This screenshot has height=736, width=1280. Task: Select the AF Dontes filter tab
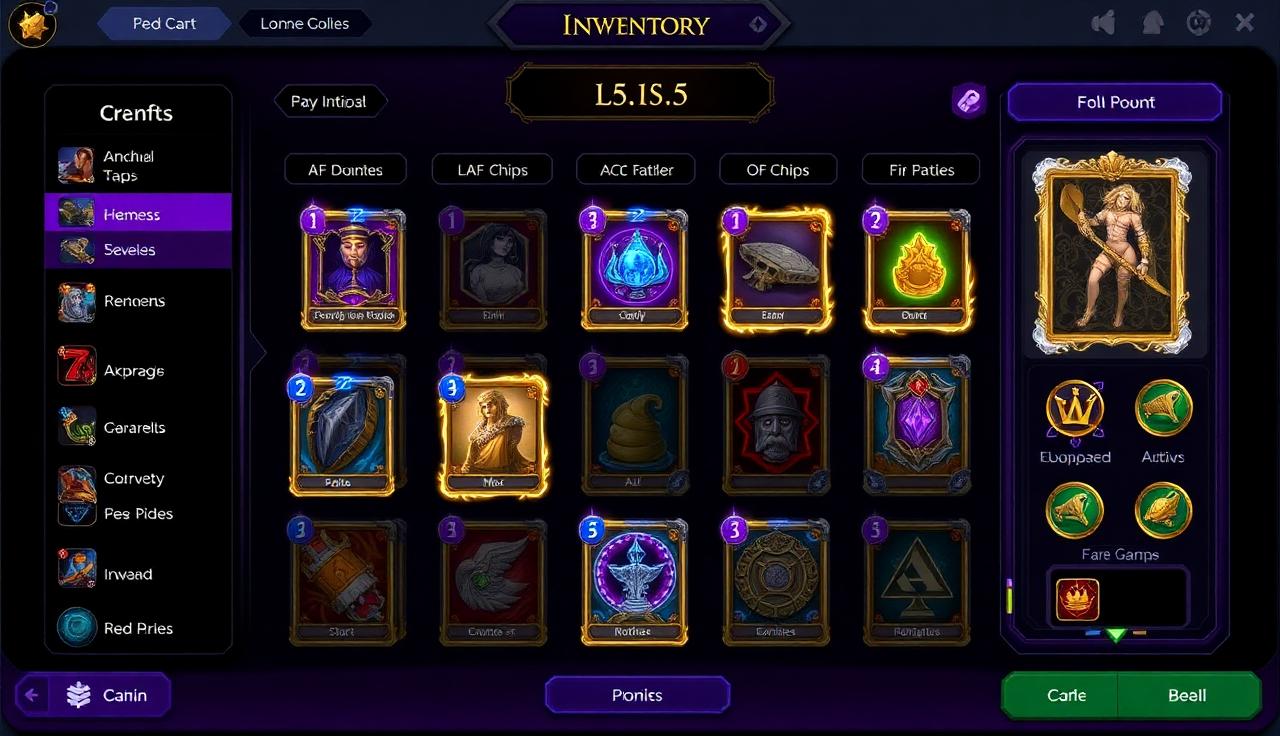pyautogui.click(x=345, y=169)
